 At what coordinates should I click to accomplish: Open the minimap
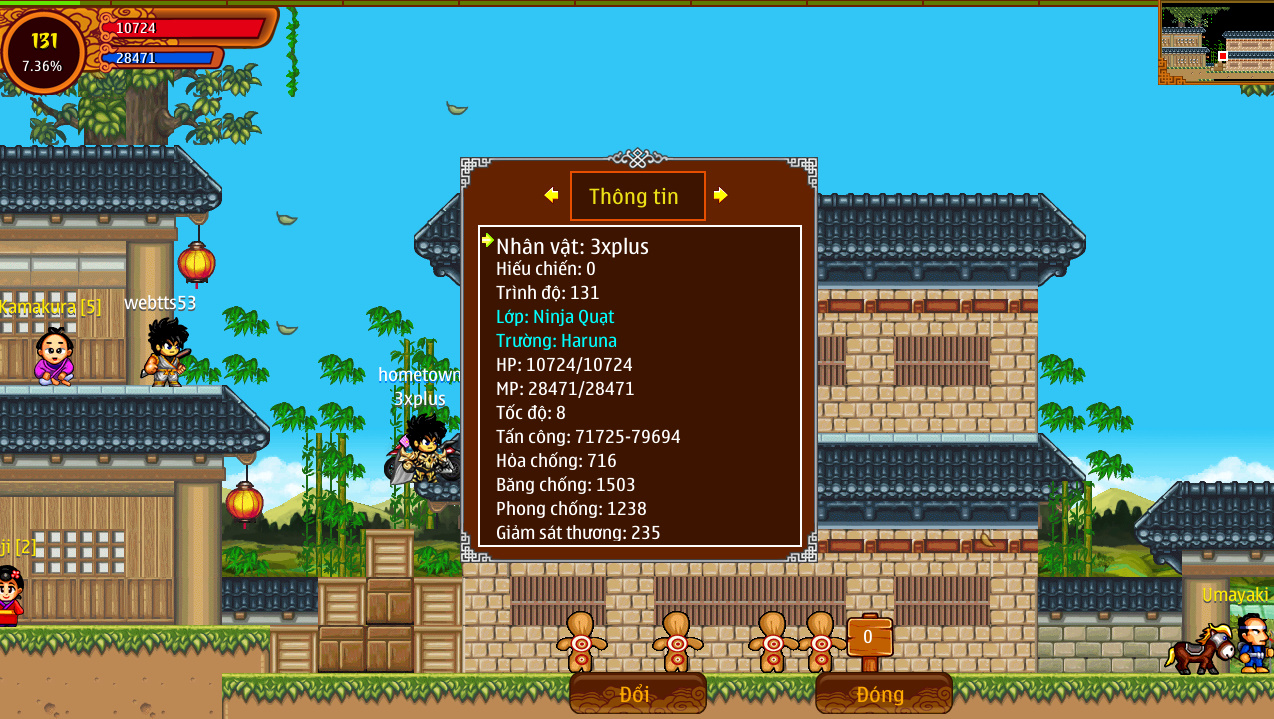[x=1215, y=43]
